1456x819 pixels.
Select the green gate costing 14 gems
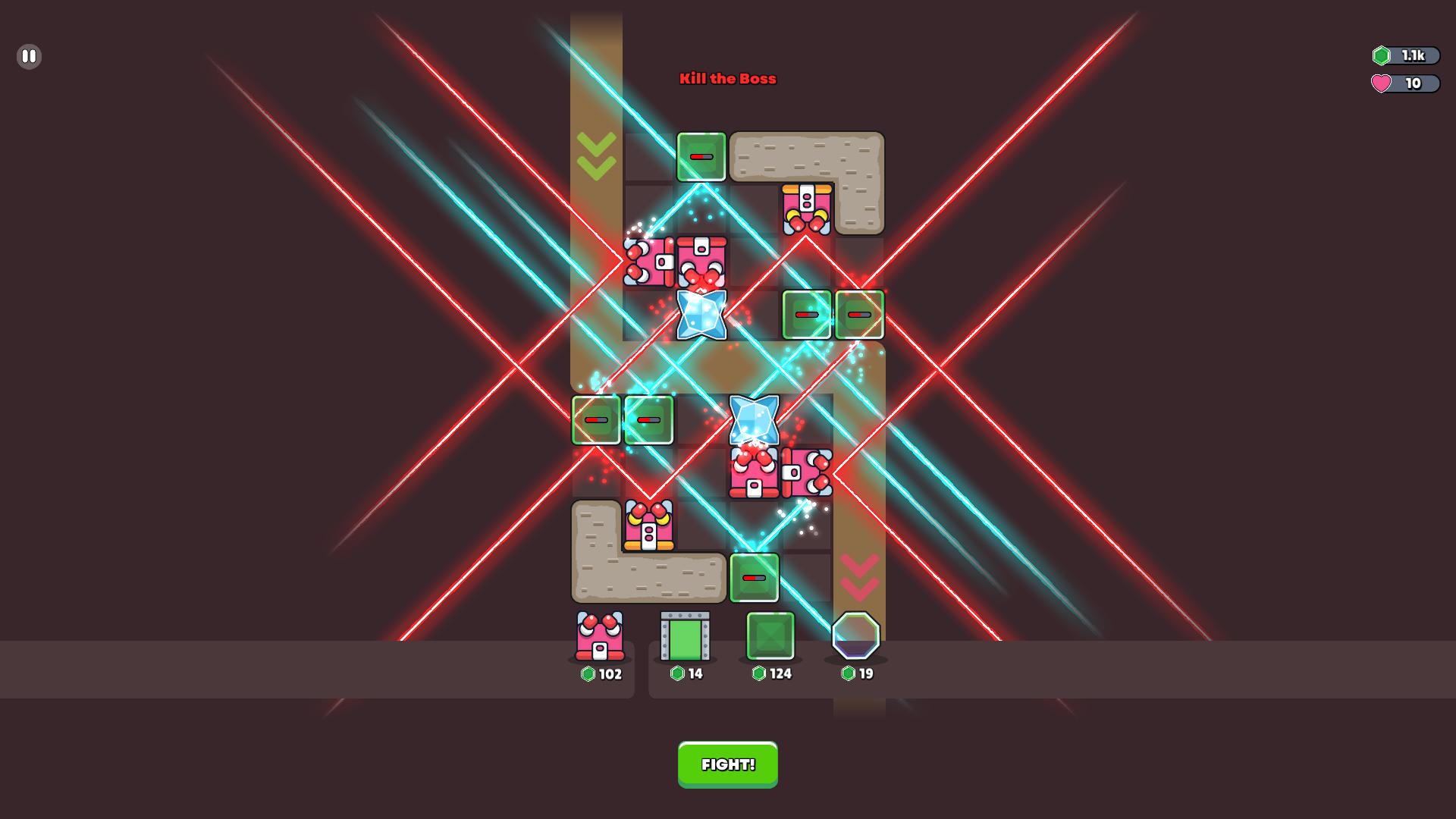click(x=686, y=637)
